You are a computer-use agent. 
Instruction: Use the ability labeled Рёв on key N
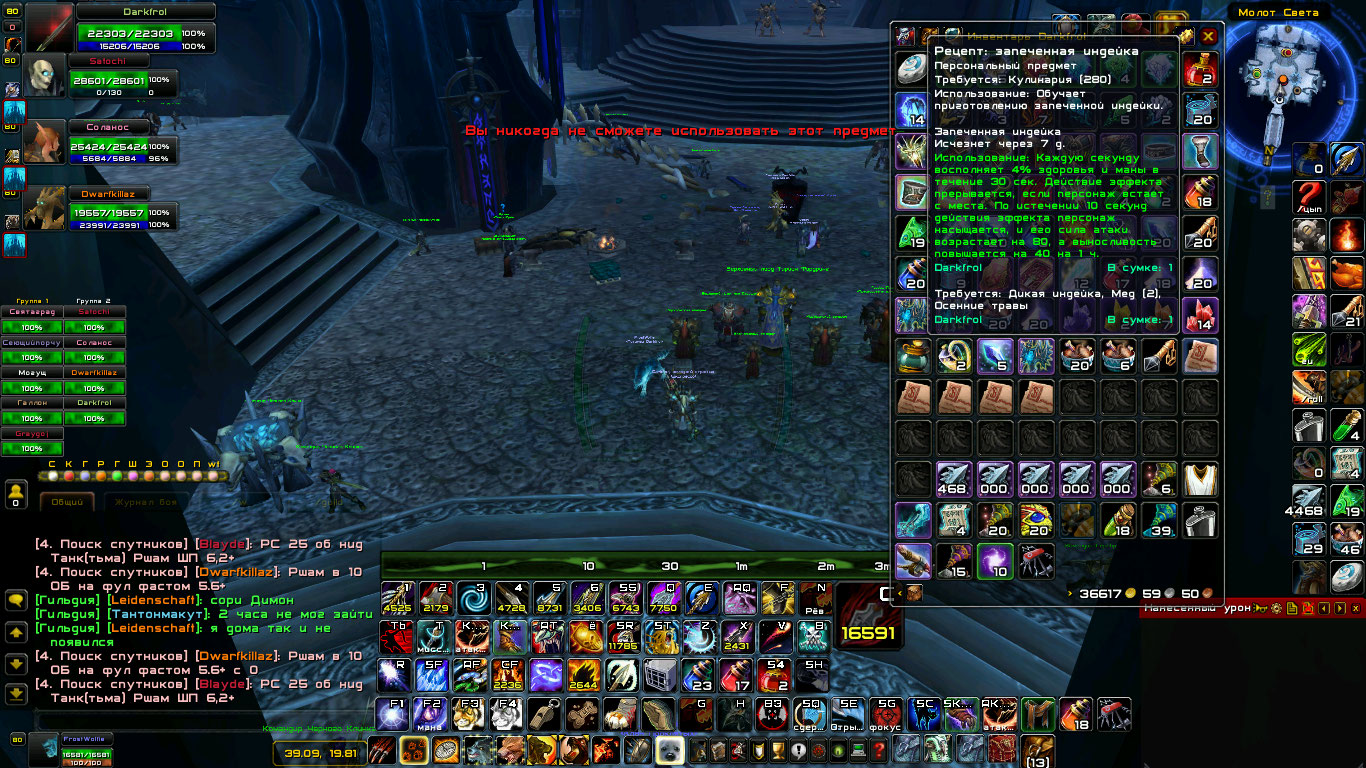point(816,598)
